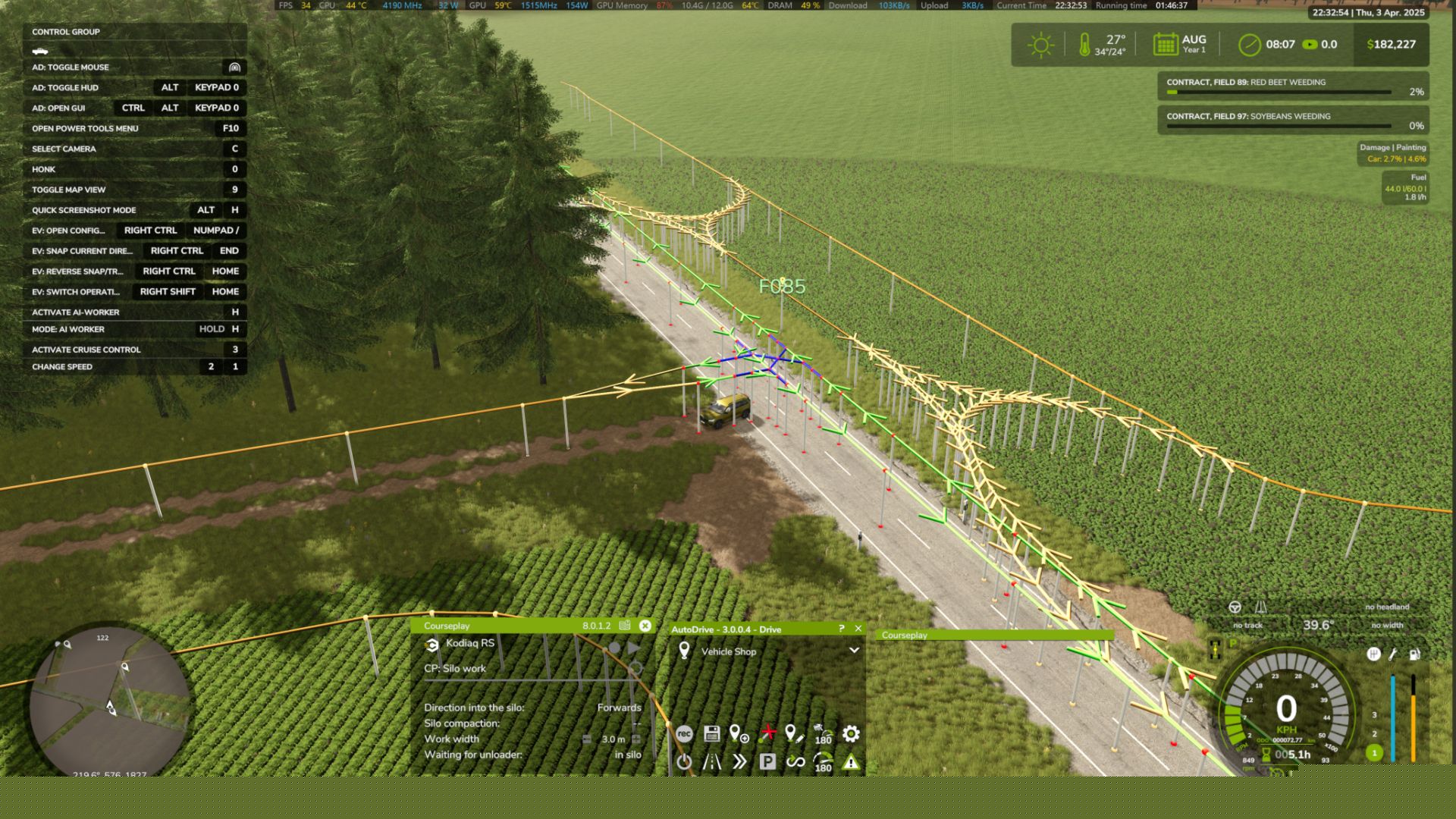Viewport: 1456px width, 819px height.
Task: Click the AutoDrive warning triangle icon
Action: (851, 762)
